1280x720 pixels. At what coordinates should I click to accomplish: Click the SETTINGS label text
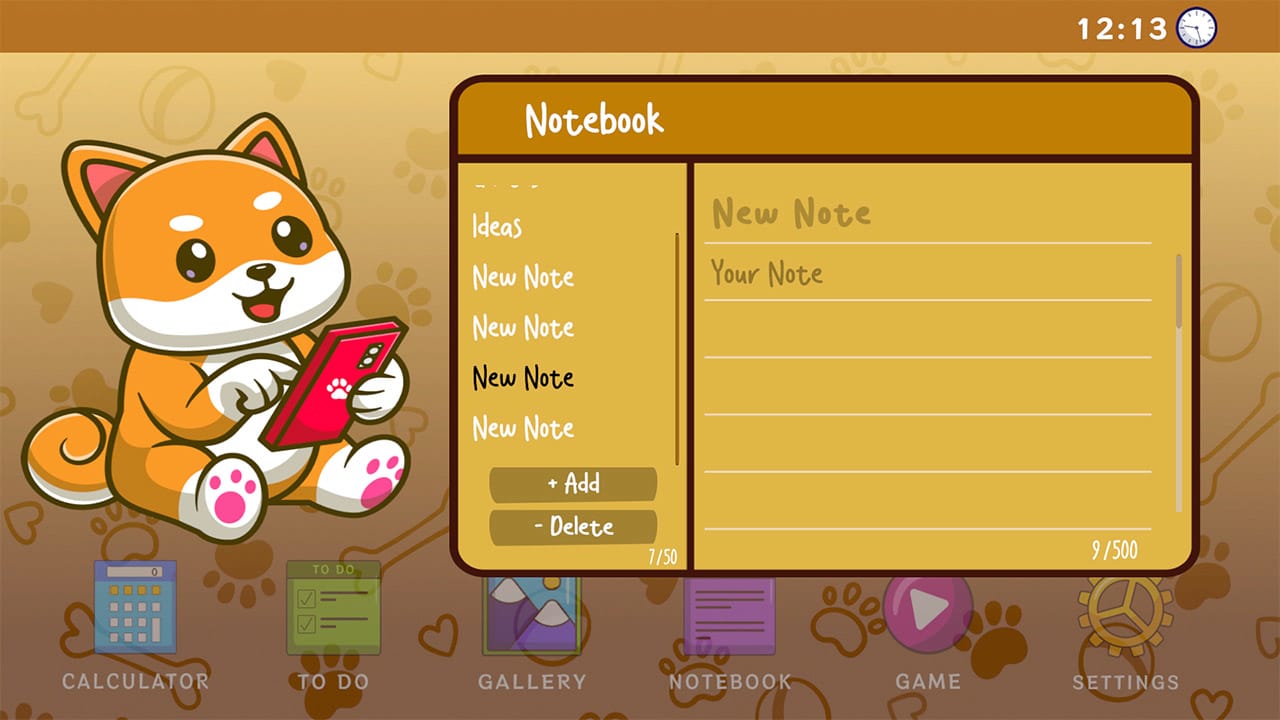click(x=1128, y=682)
